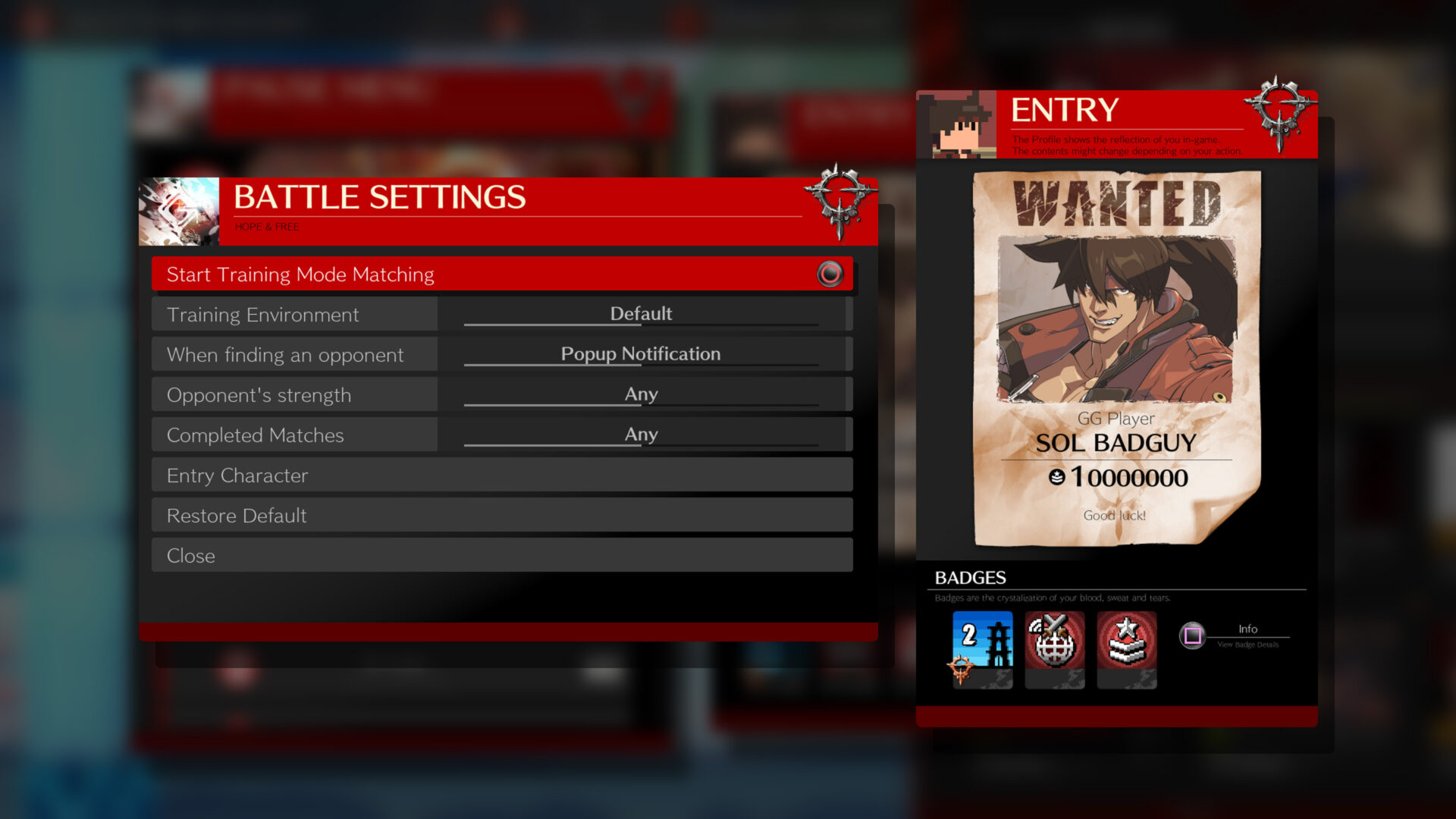Adjust the Completed Matches setting from Any

click(x=641, y=435)
